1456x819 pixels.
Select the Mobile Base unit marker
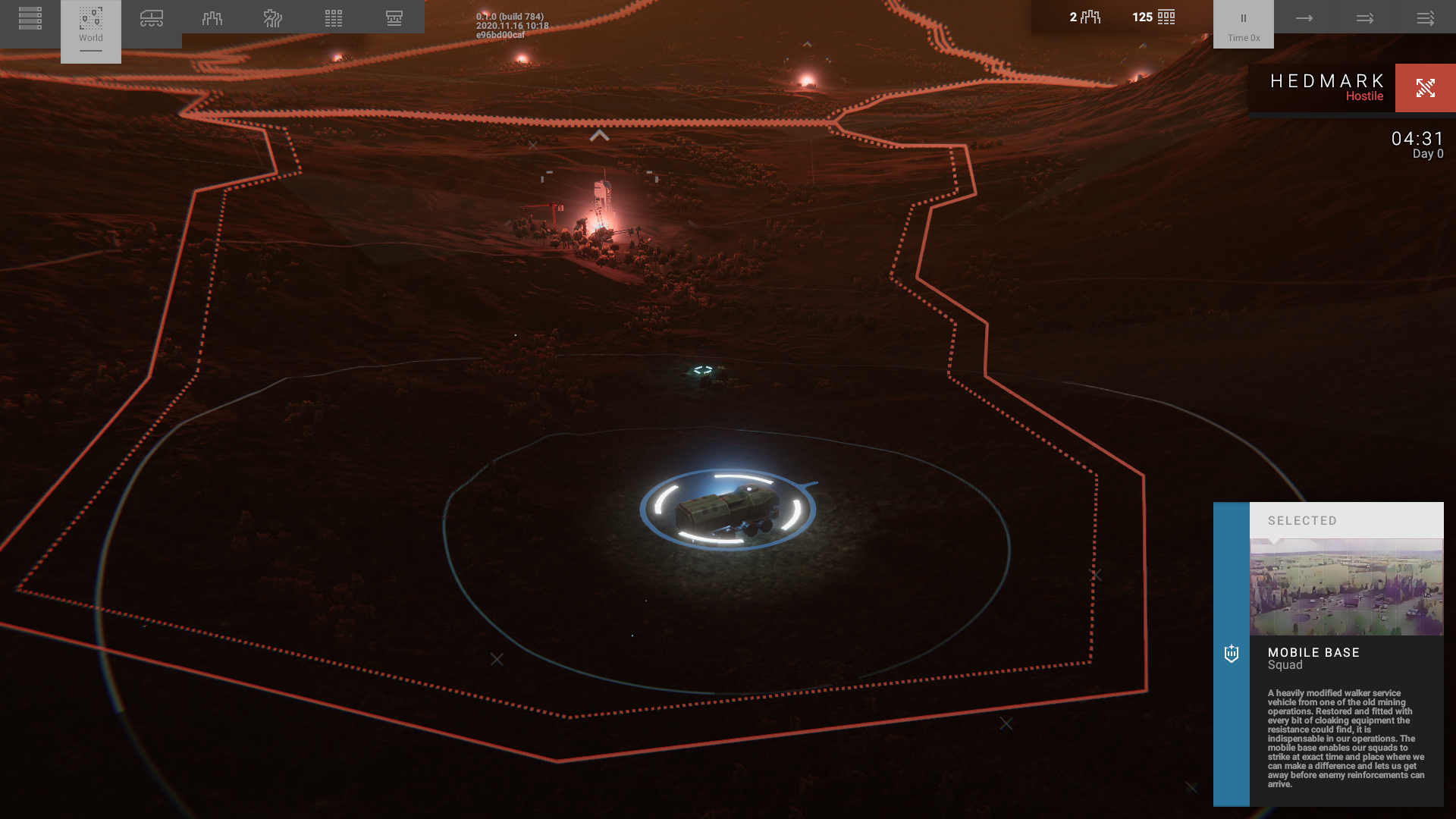(728, 510)
